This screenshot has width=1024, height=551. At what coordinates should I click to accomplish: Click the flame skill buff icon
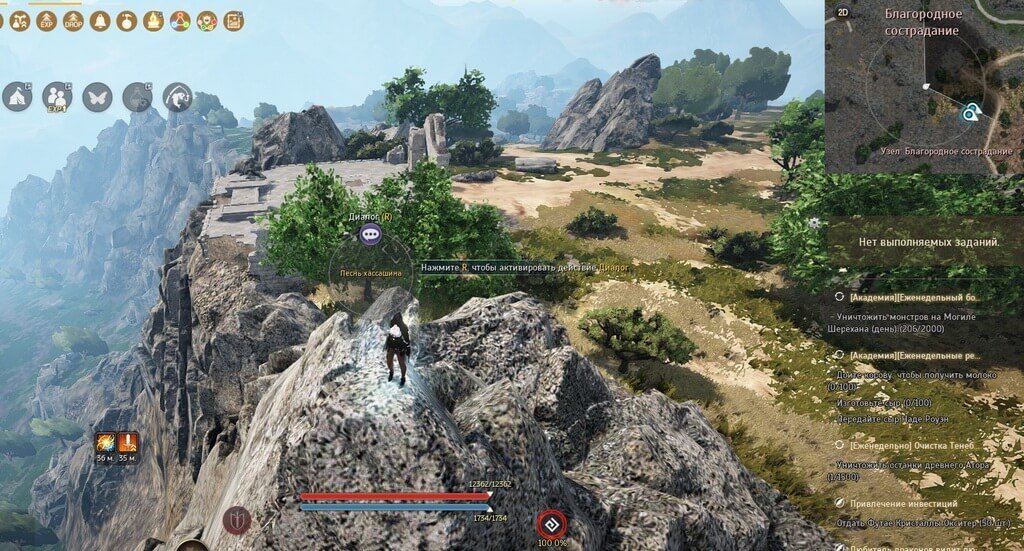pos(104,441)
